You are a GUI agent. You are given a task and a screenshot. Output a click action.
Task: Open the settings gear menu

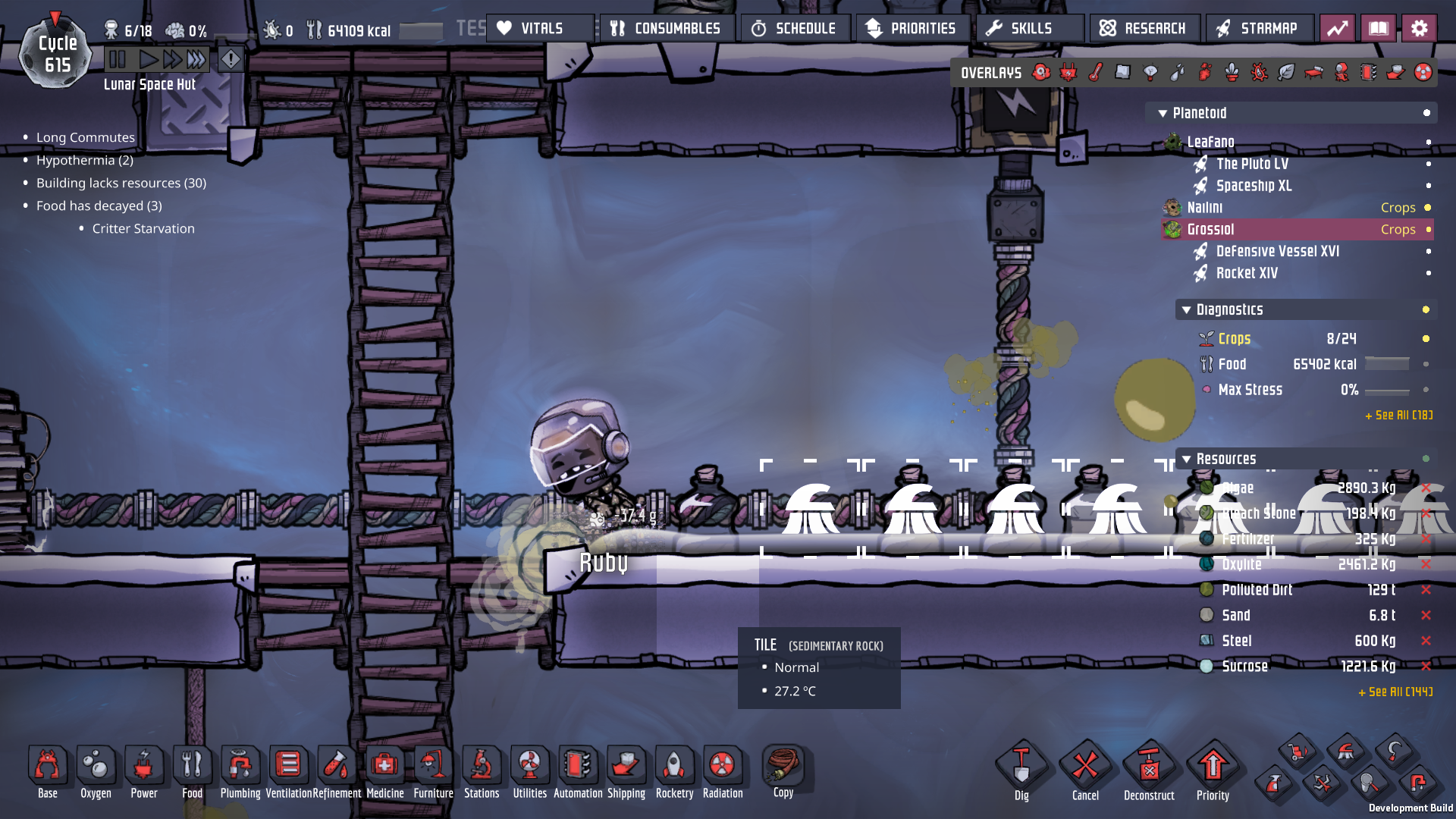pyautogui.click(x=1419, y=29)
